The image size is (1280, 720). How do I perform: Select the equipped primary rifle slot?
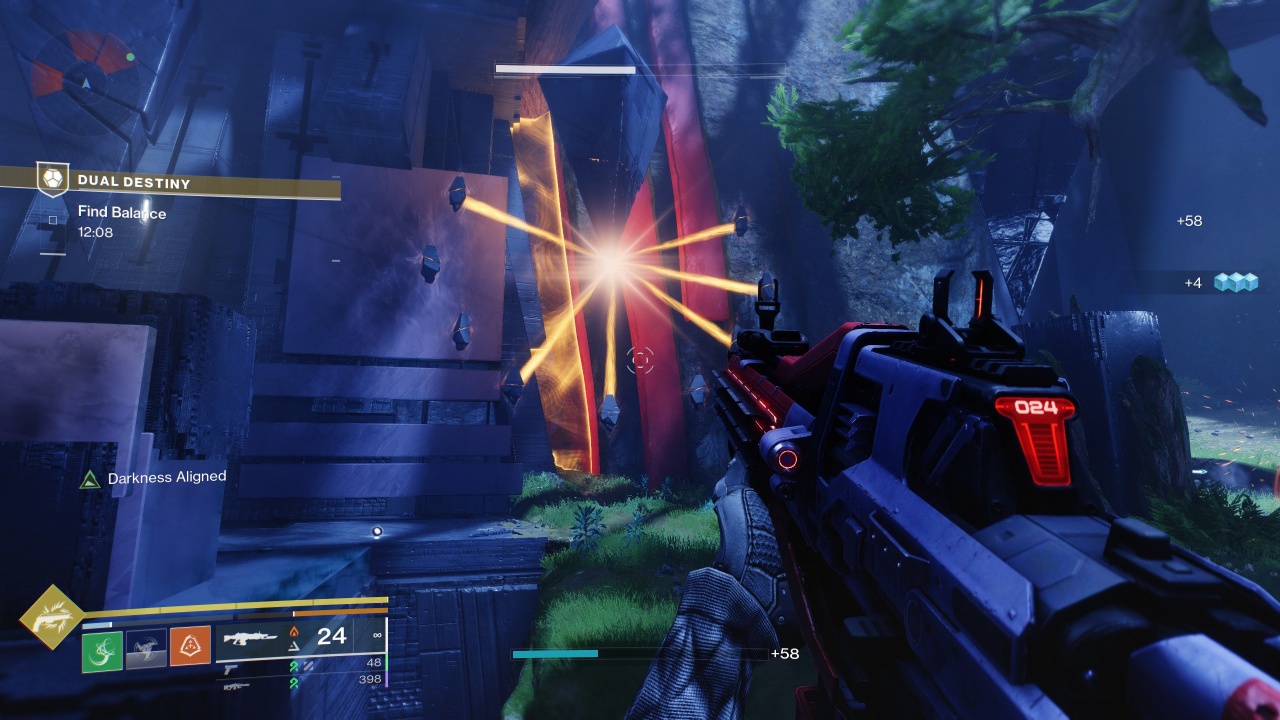(251, 636)
